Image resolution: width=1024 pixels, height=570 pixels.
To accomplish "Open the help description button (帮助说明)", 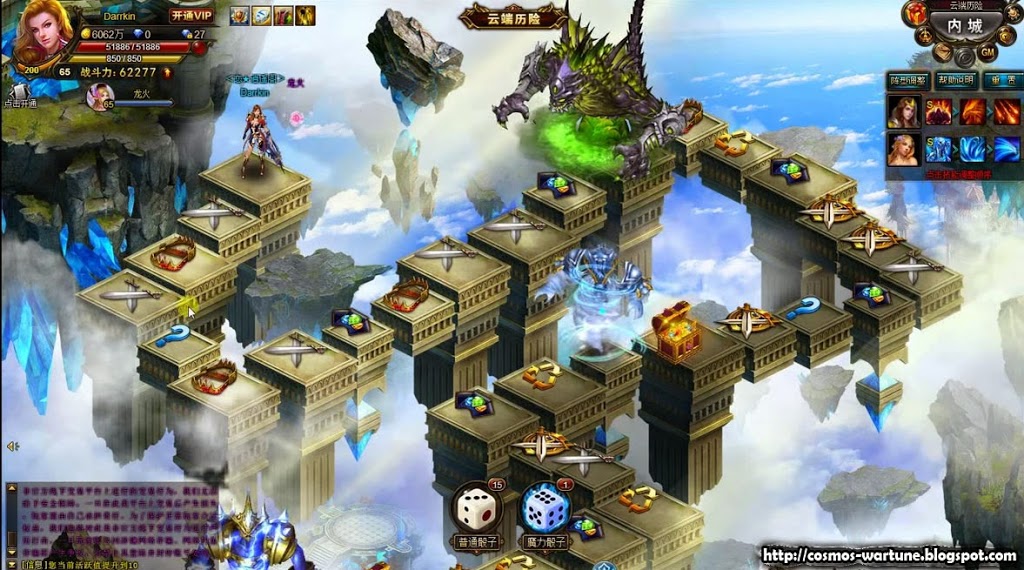I will click(955, 80).
